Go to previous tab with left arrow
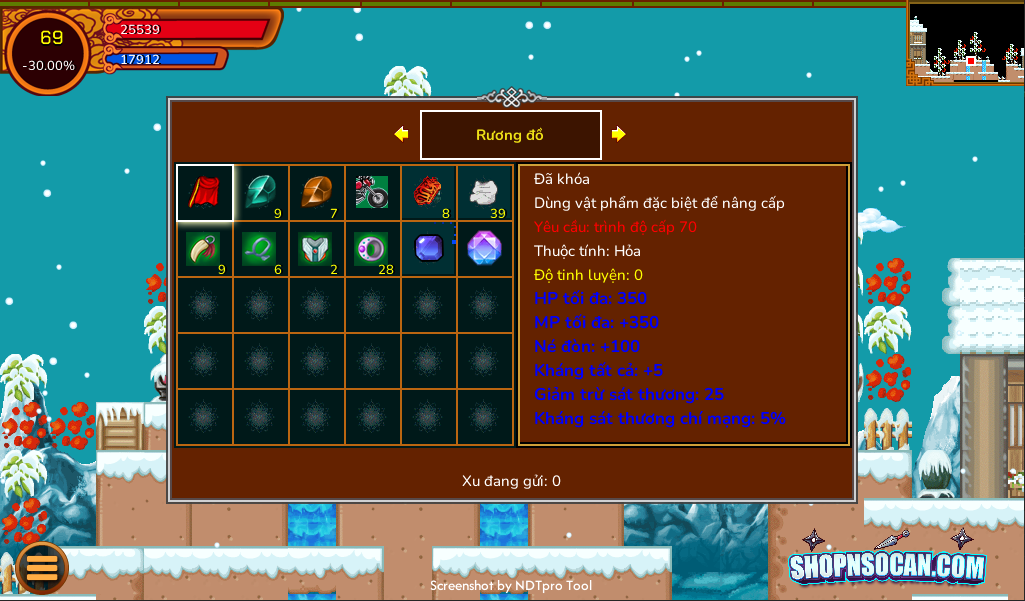Image resolution: width=1025 pixels, height=601 pixels. coord(401,134)
